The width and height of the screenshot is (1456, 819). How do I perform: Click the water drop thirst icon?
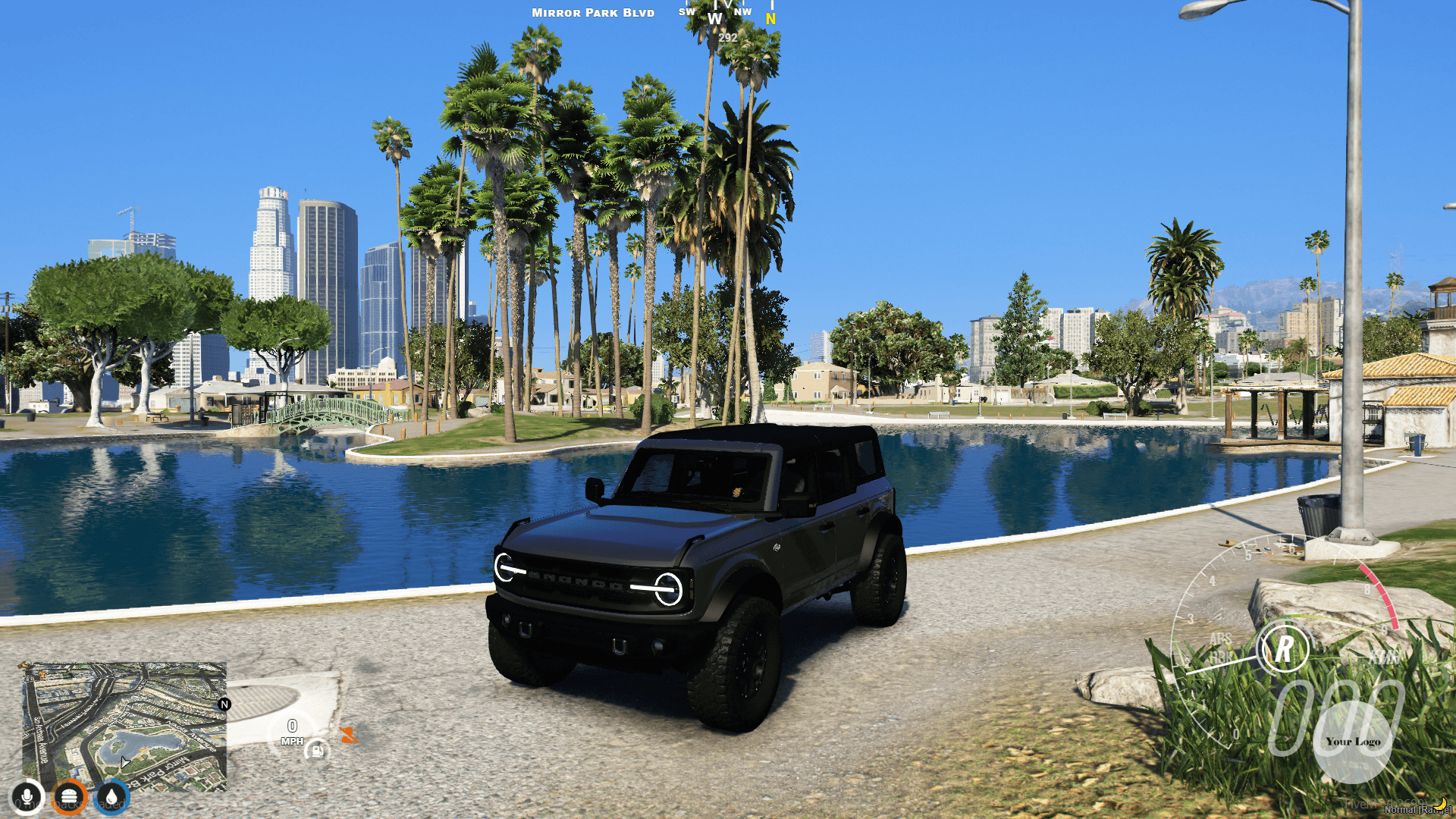[110, 796]
